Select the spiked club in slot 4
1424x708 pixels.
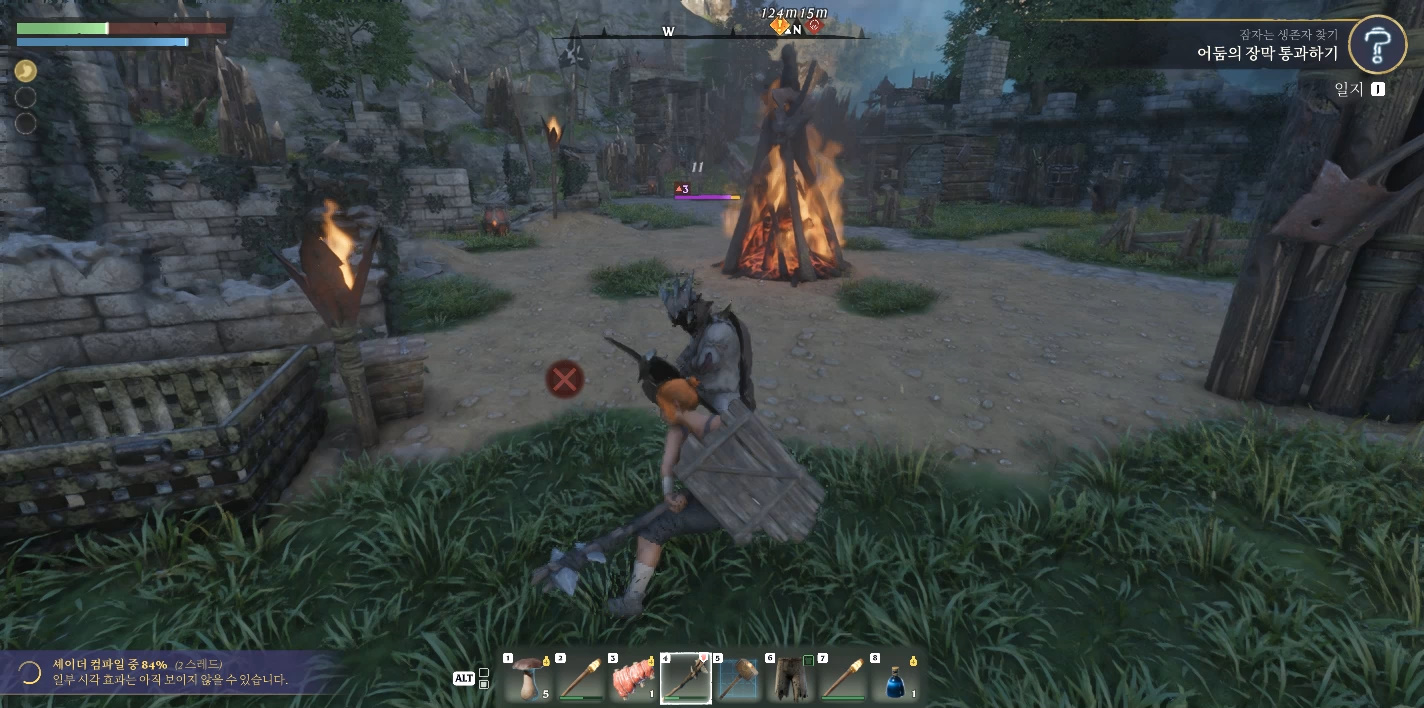tap(686, 679)
